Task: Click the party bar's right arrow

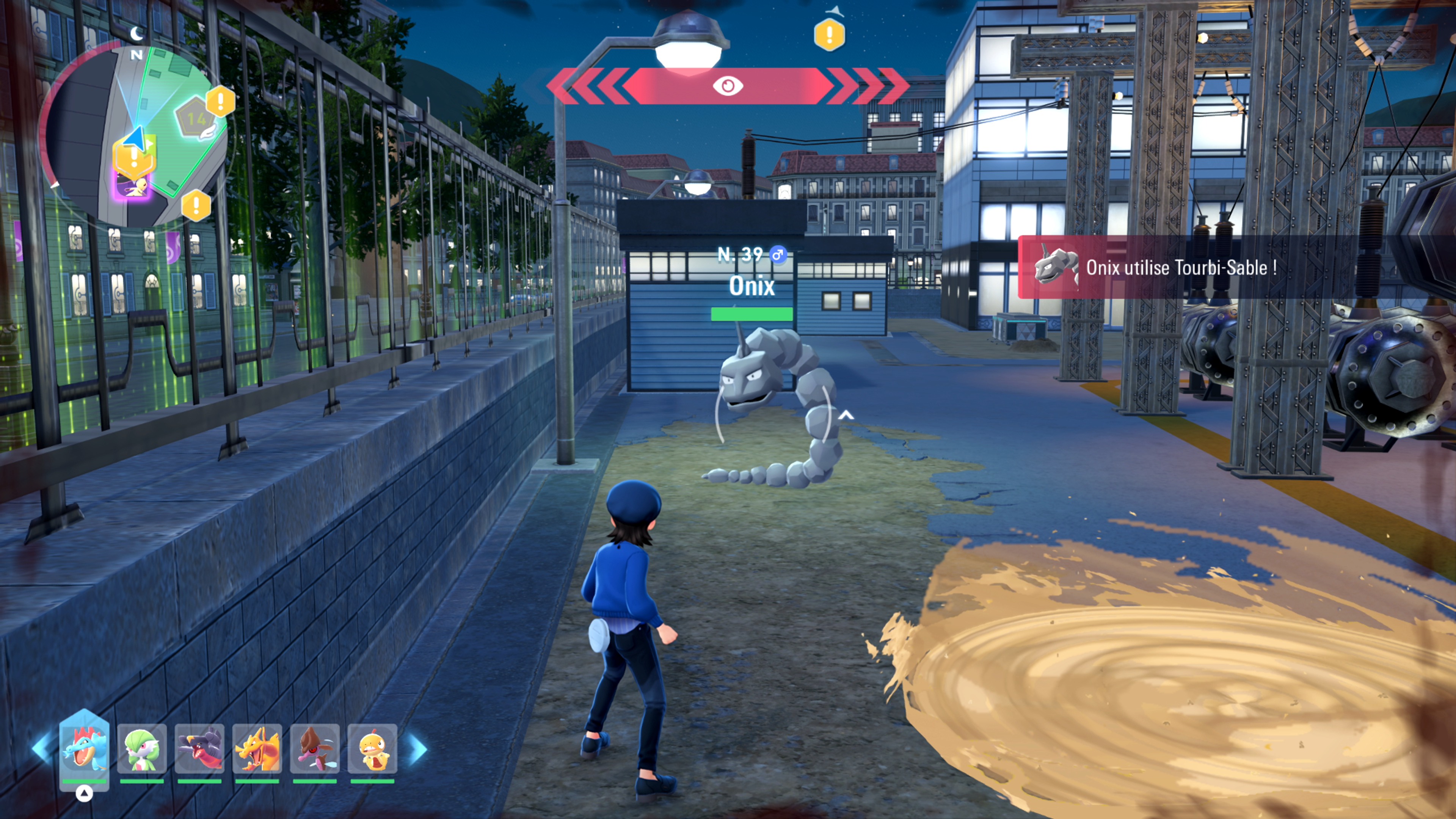Action: click(418, 748)
